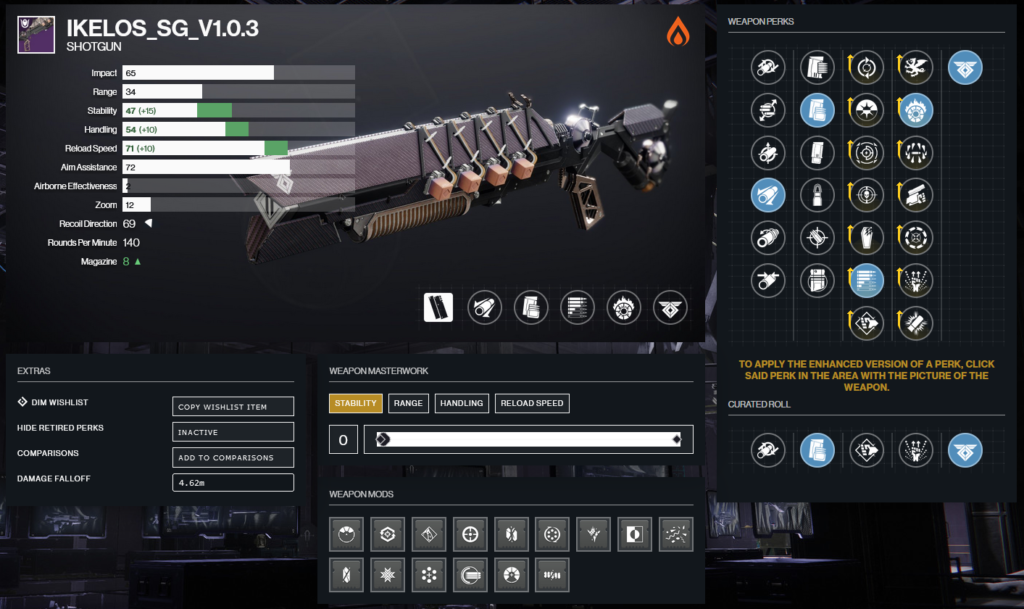Select the first weapon mod icon

pos(346,535)
